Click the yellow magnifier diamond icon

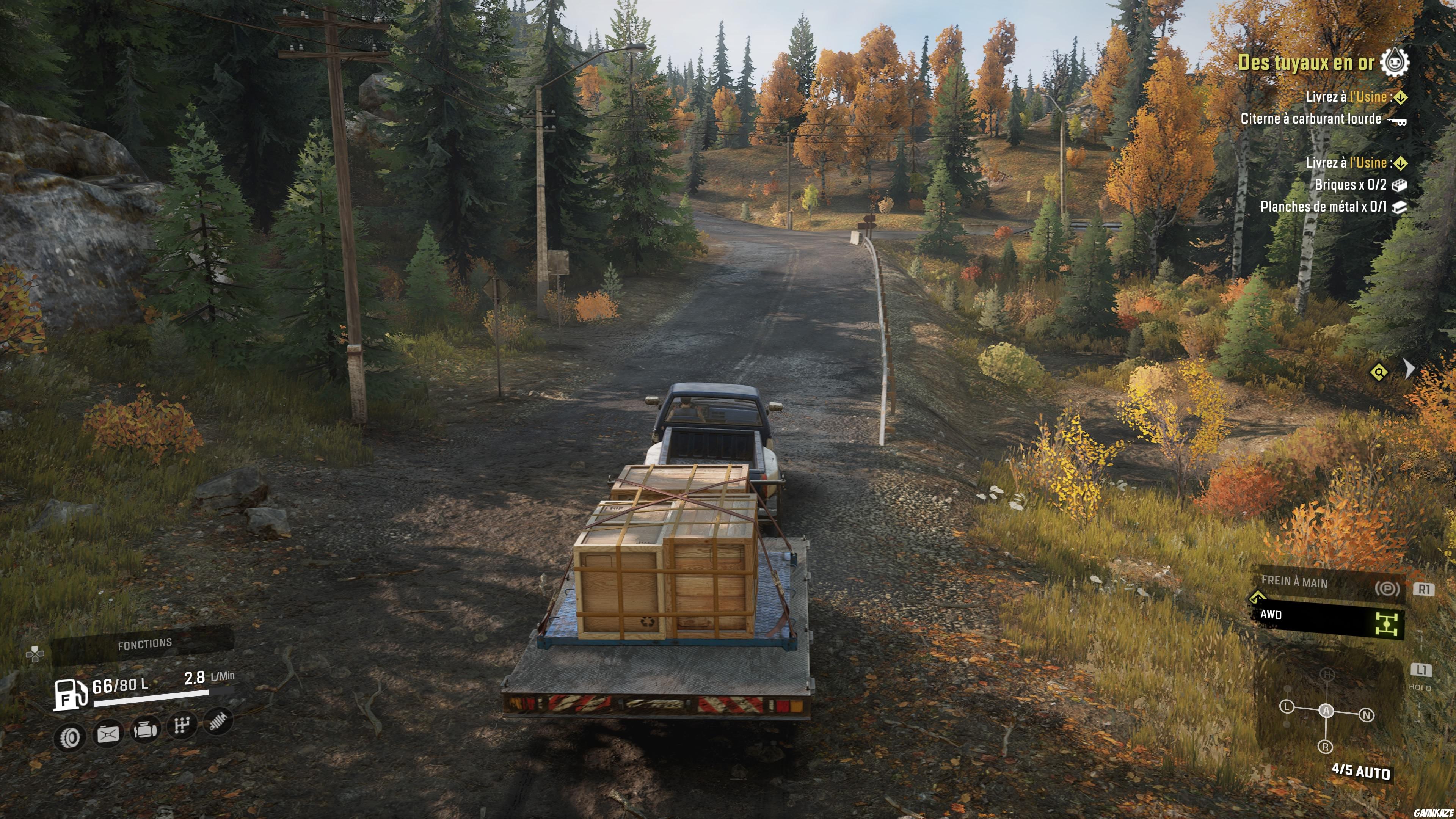click(x=1379, y=372)
